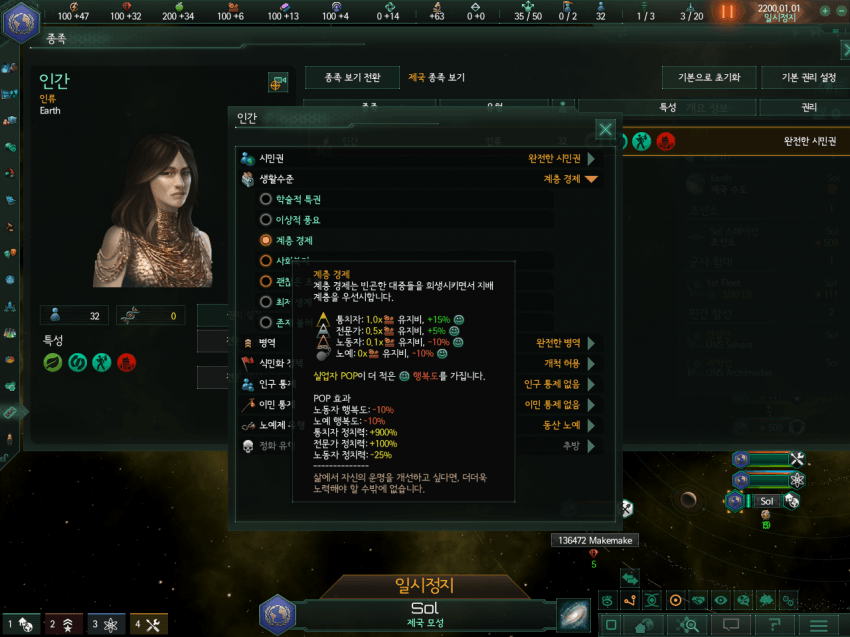850x637 pixels.
Task: Close the 인간 species rights popup
Action: pyautogui.click(x=605, y=129)
